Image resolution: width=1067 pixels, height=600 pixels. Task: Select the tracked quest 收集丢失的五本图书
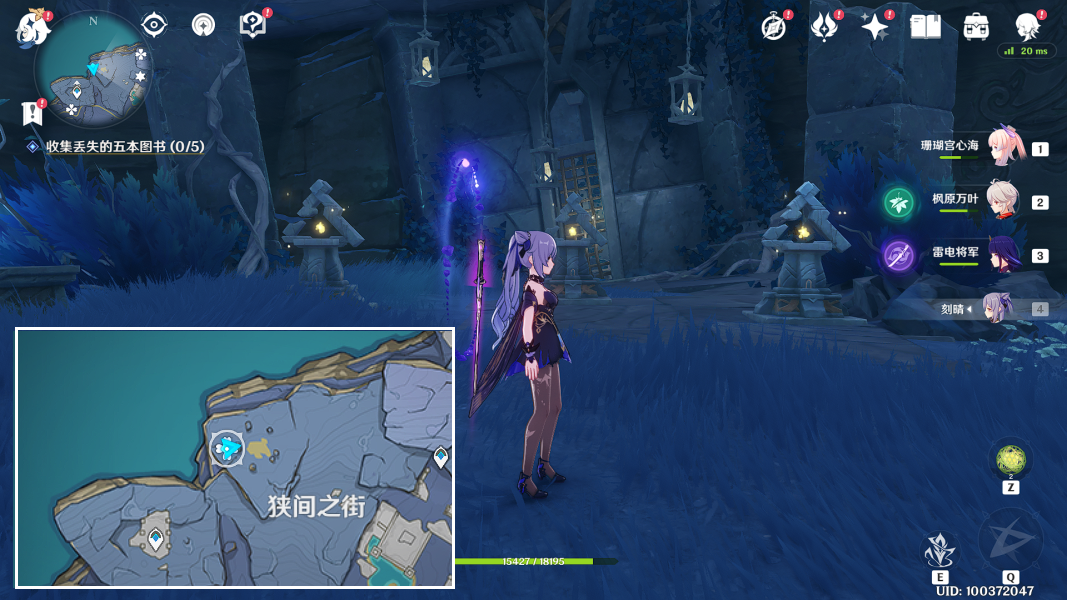tap(124, 147)
